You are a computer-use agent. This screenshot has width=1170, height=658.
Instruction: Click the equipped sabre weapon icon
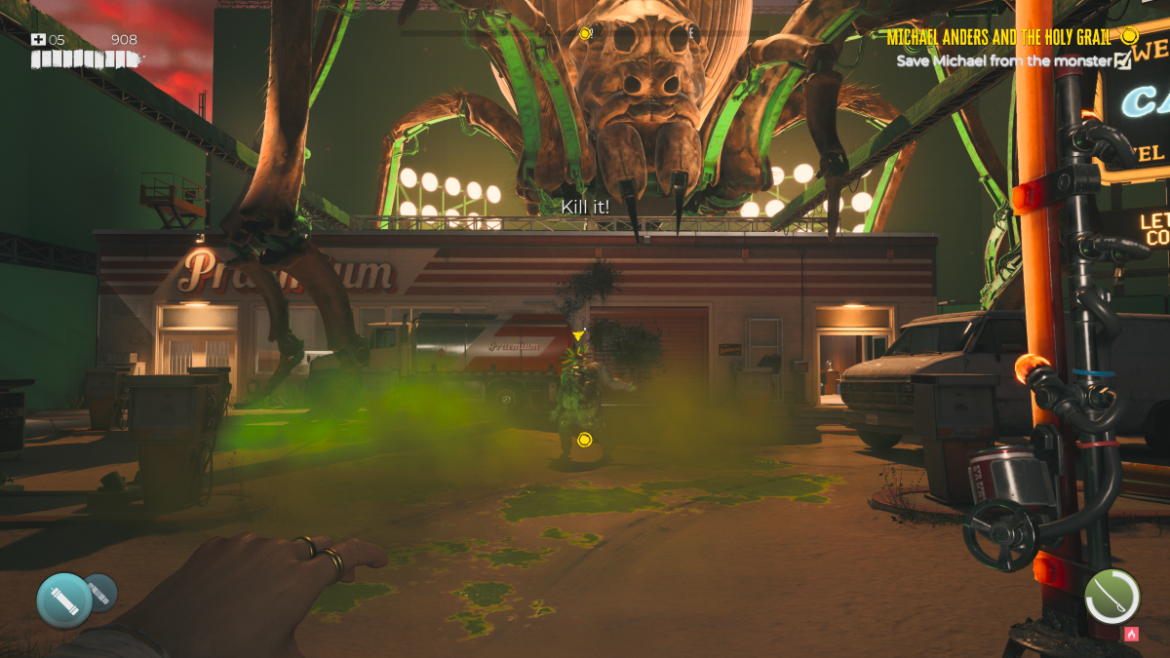click(x=1112, y=596)
